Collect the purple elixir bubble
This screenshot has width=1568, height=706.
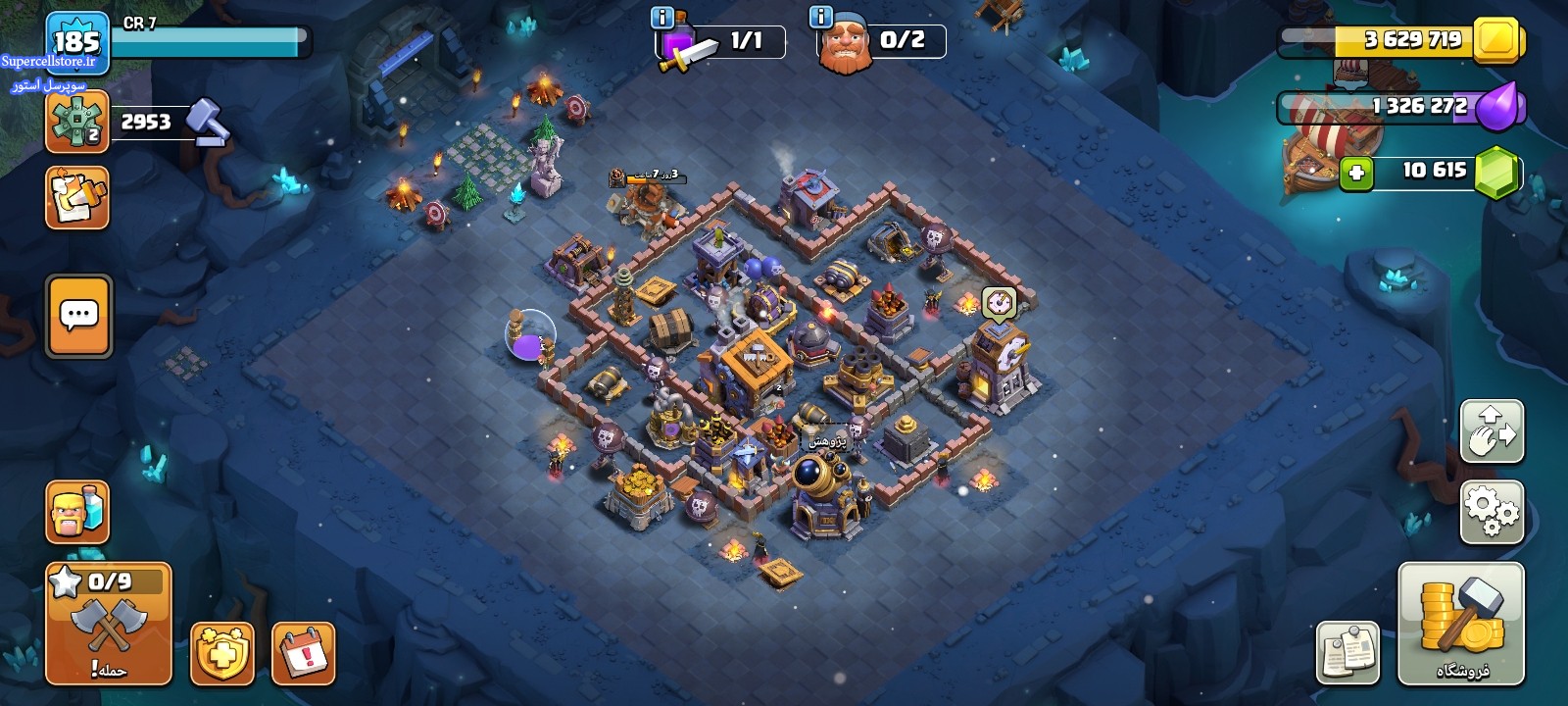(x=529, y=334)
